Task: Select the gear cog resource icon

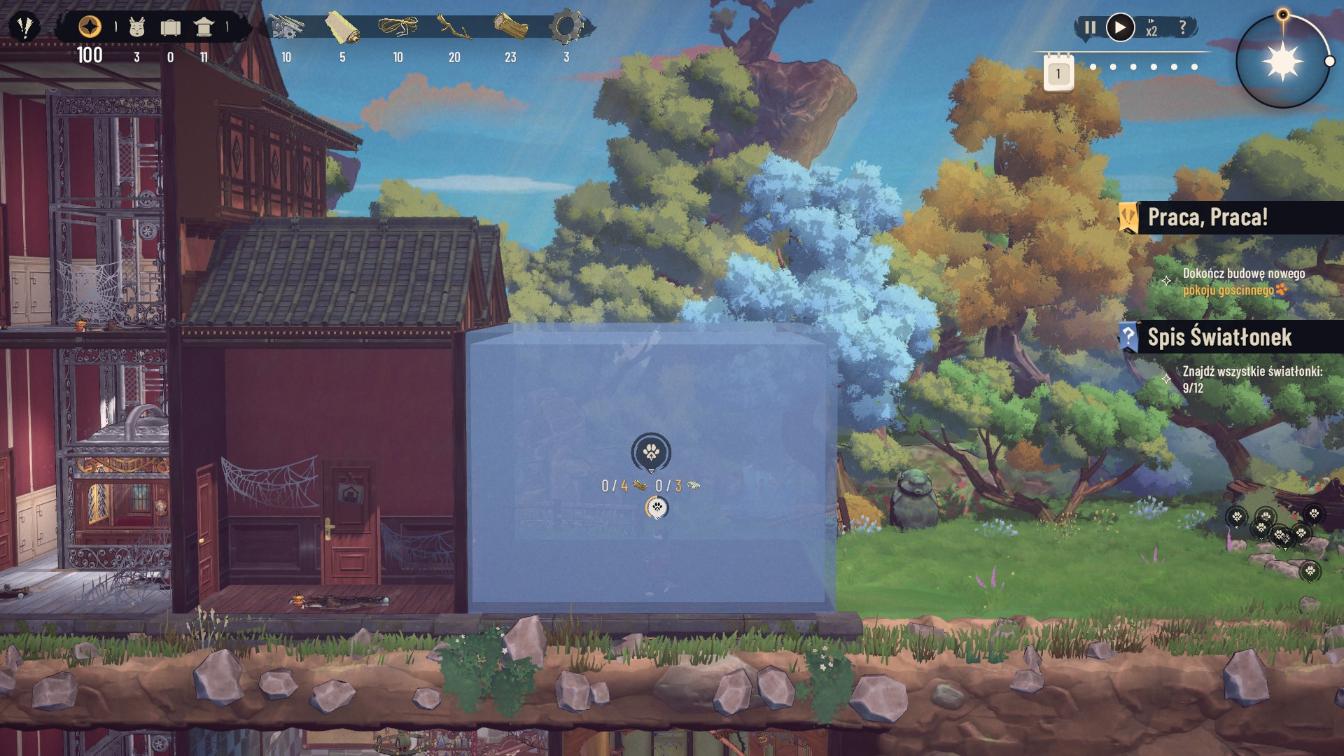Action: (x=566, y=26)
